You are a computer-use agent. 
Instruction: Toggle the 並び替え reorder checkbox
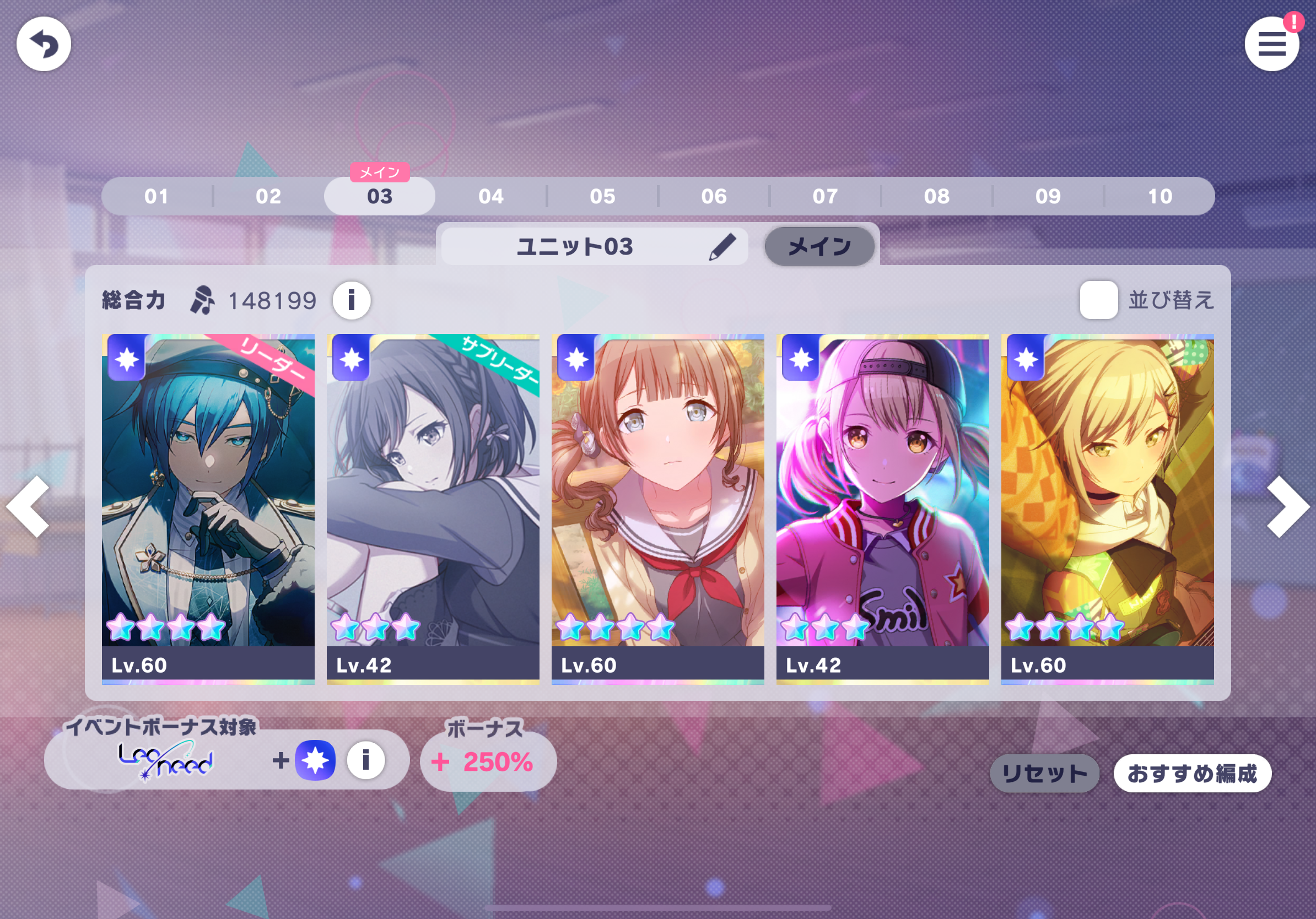(1098, 300)
